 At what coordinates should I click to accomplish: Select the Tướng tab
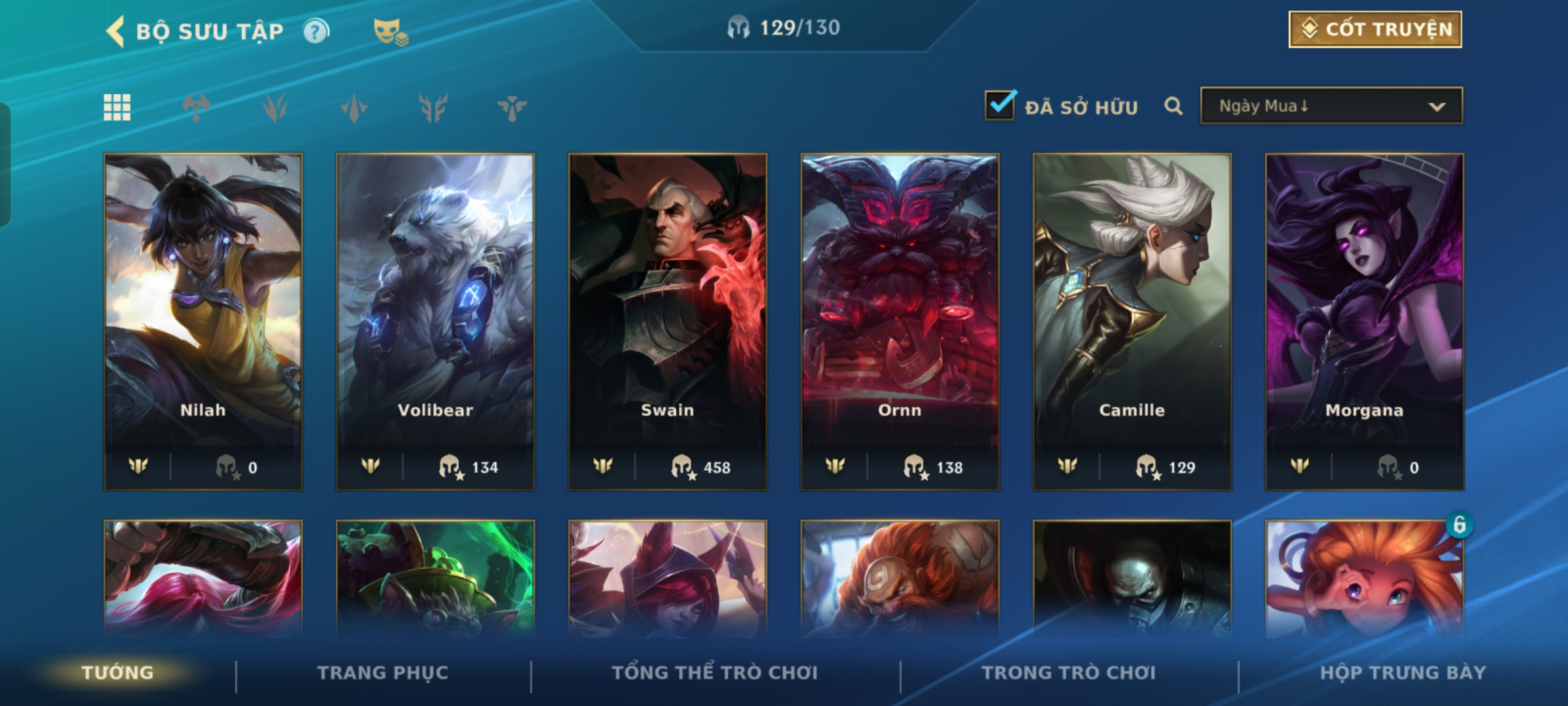118,673
